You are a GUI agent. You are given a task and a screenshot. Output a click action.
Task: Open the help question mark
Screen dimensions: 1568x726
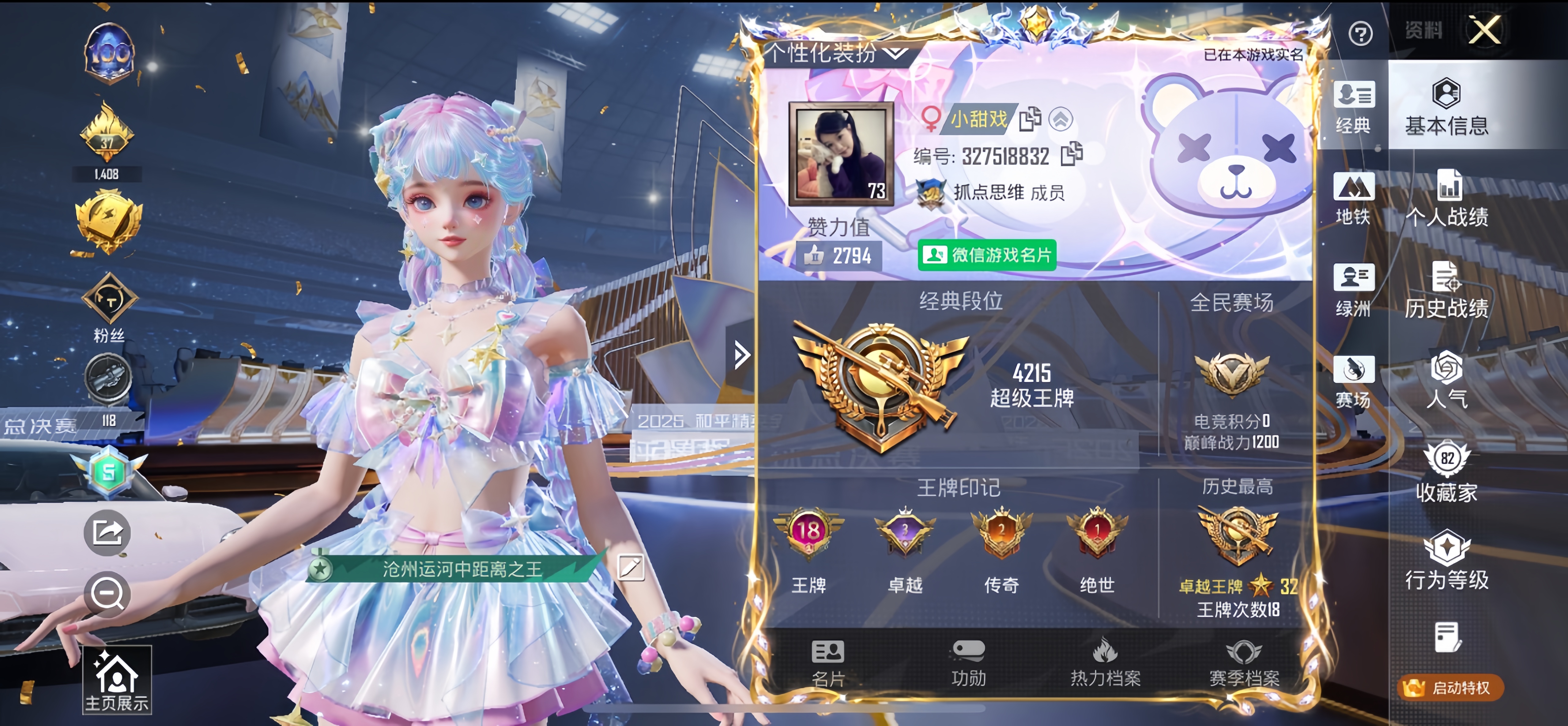(1361, 33)
